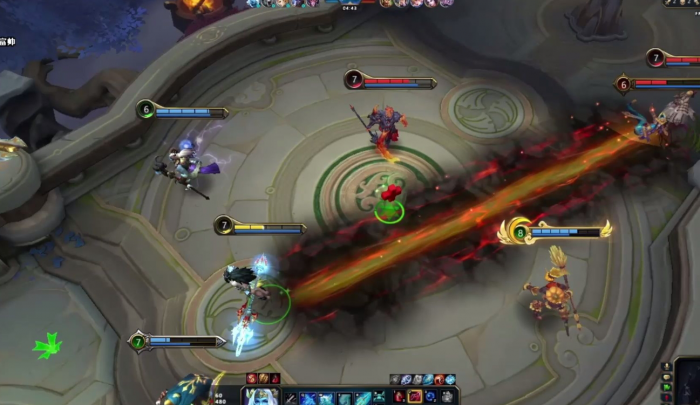700x405 pixels.
Task: Choose the red ping button by the minimap
Action: tap(667, 398)
